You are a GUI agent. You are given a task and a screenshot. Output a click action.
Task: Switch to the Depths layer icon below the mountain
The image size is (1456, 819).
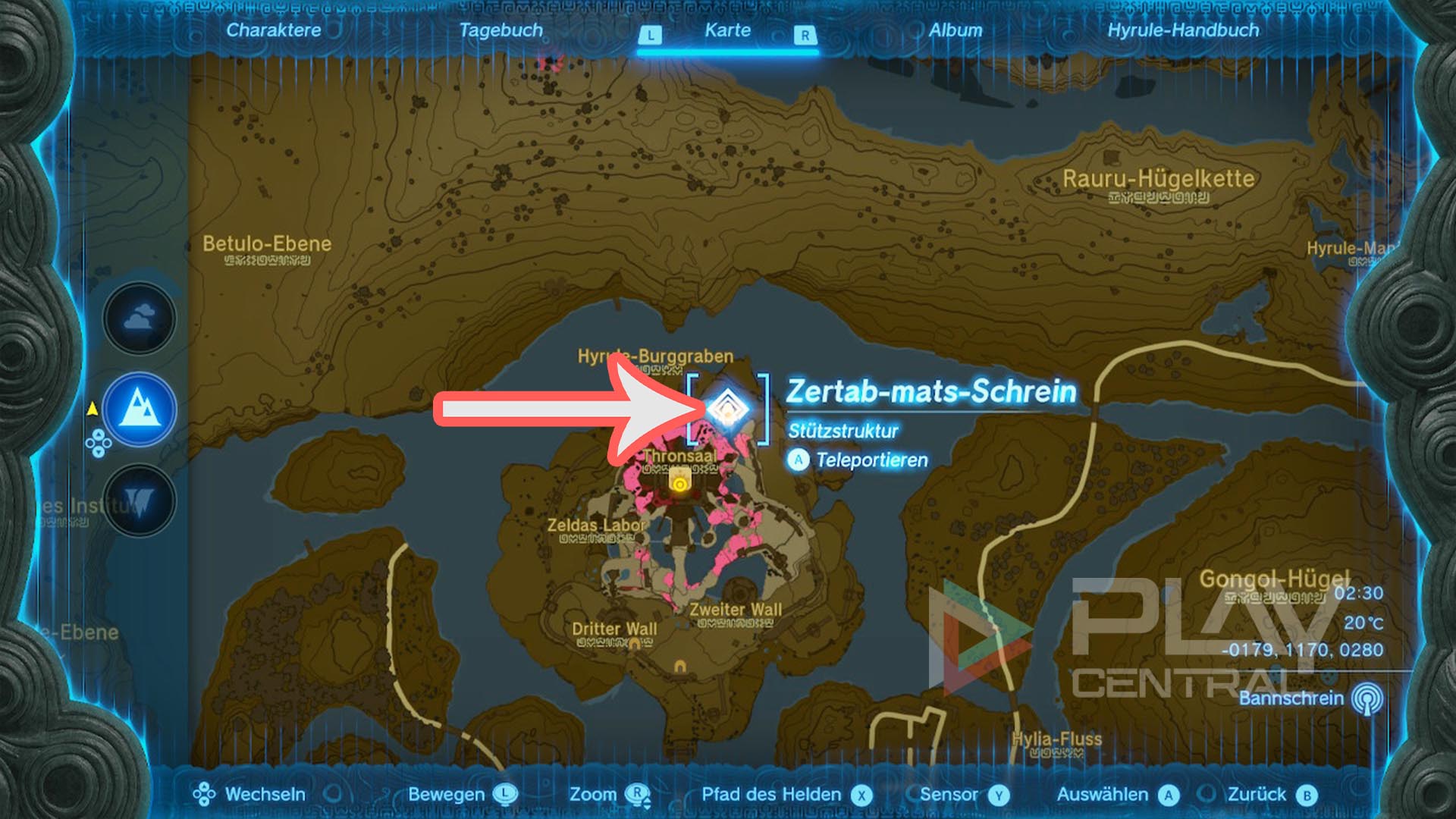point(138,500)
